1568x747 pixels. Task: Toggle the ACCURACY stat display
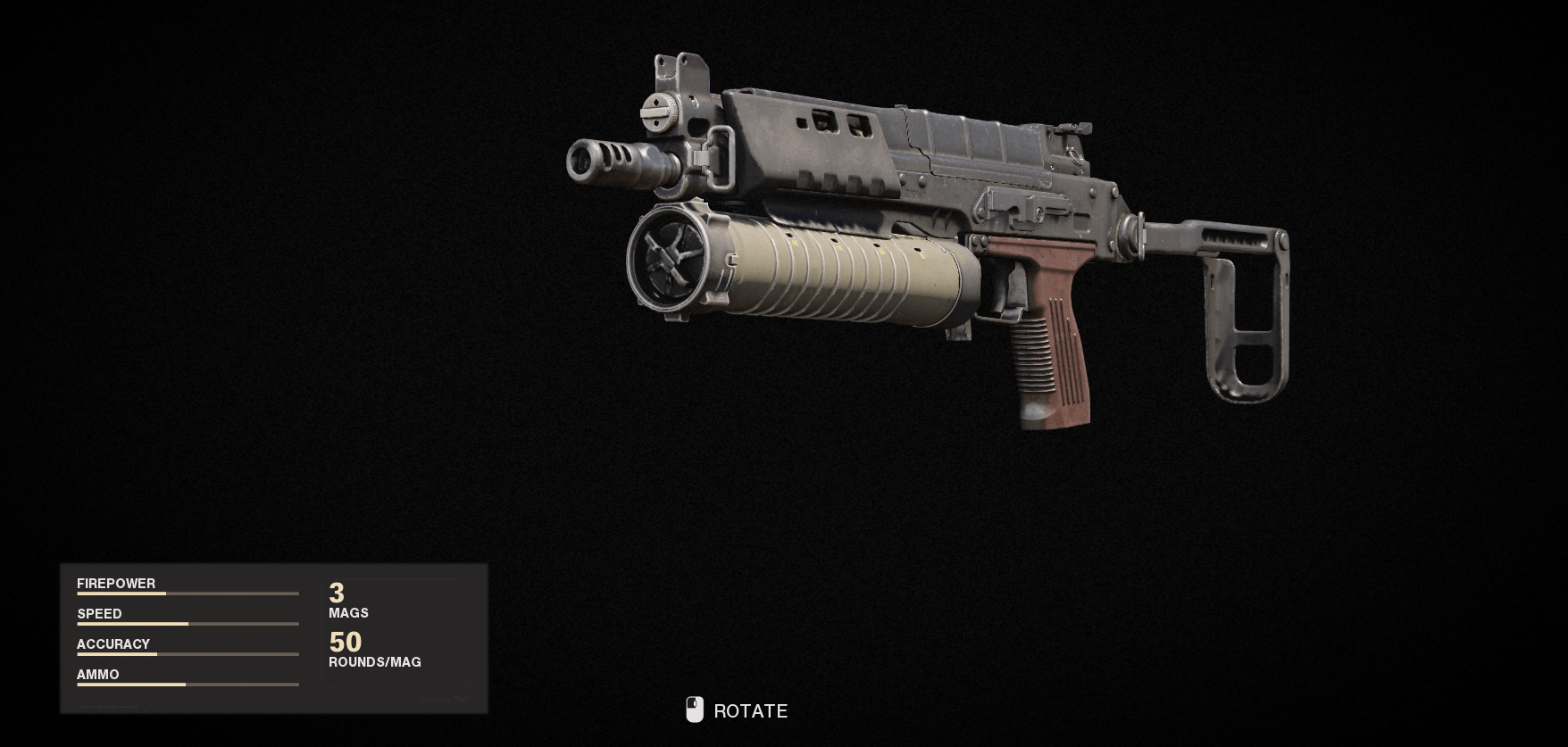click(113, 644)
